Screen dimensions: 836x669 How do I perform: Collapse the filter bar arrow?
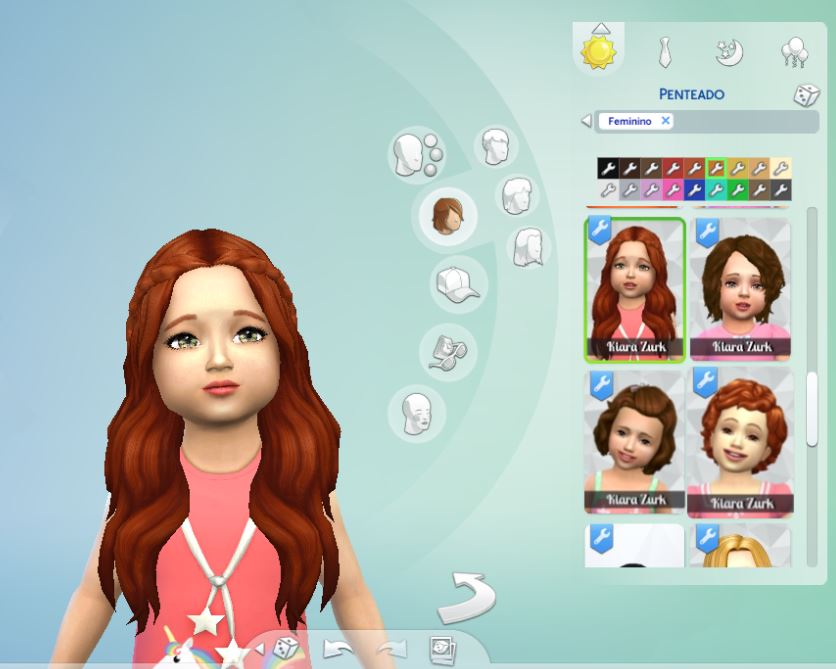tap(586, 121)
